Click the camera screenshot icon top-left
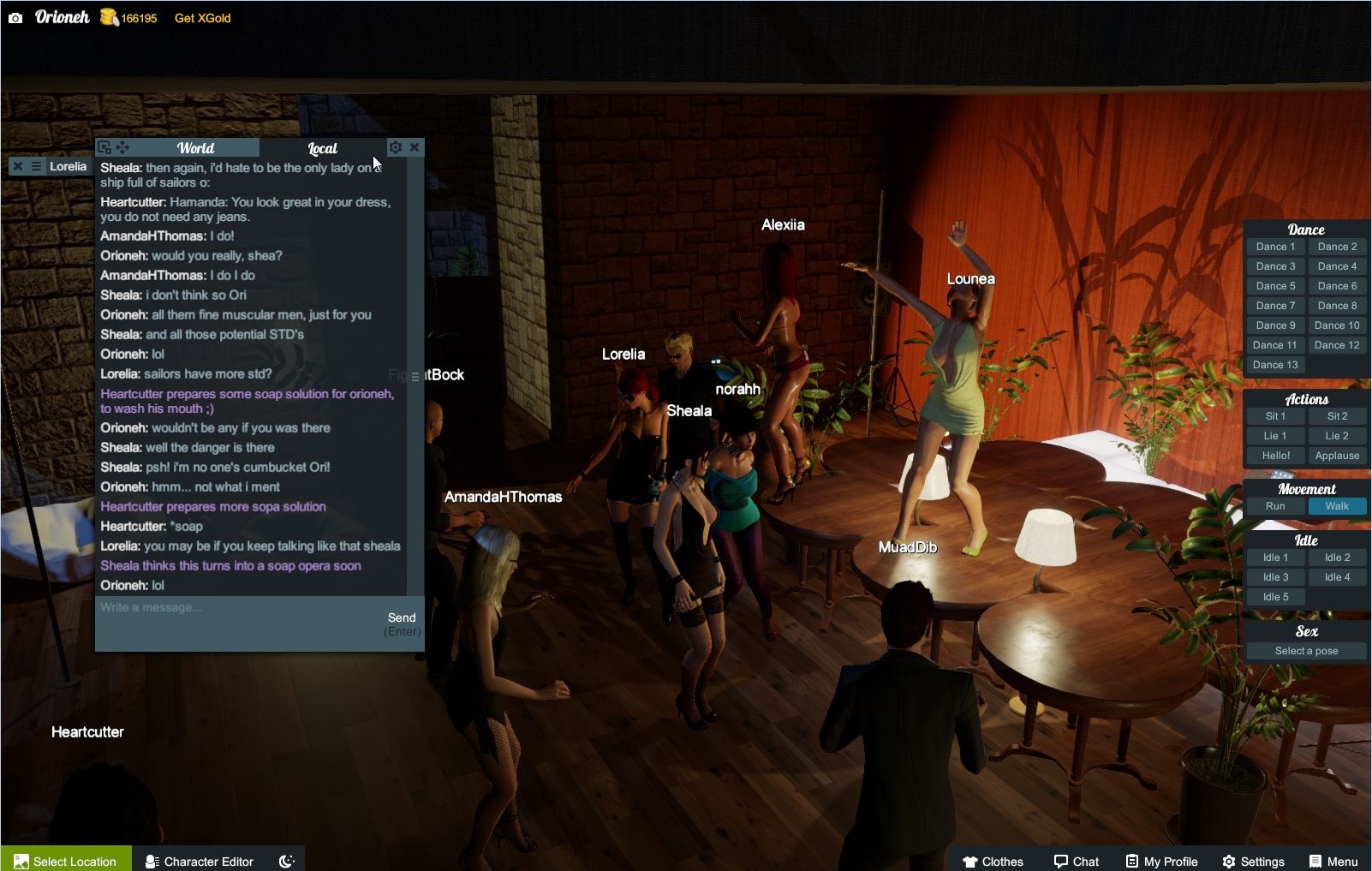This screenshot has width=1372, height=871. (x=16, y=17)
